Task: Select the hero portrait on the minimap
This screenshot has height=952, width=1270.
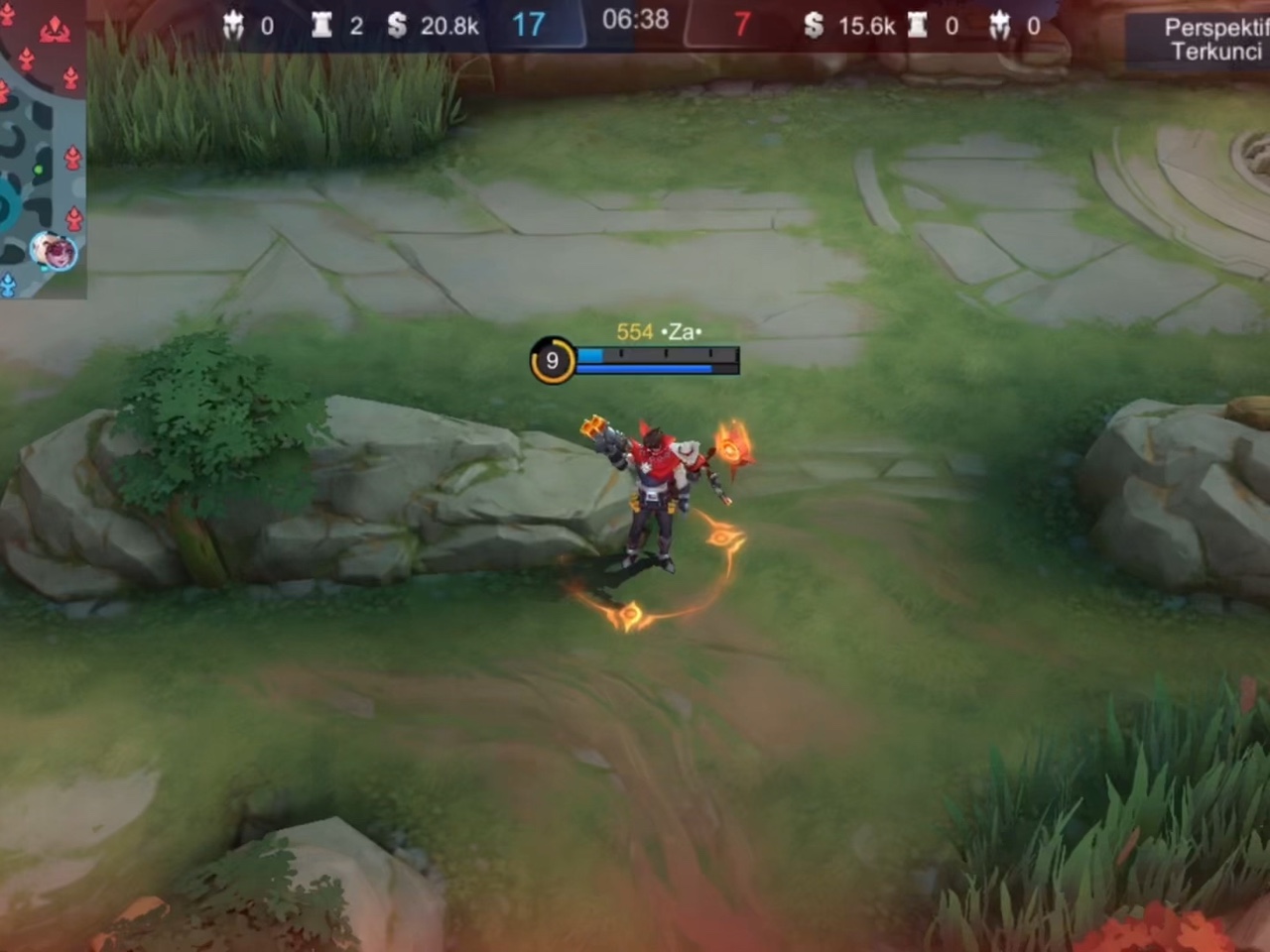Action: [x=53, y=251]
